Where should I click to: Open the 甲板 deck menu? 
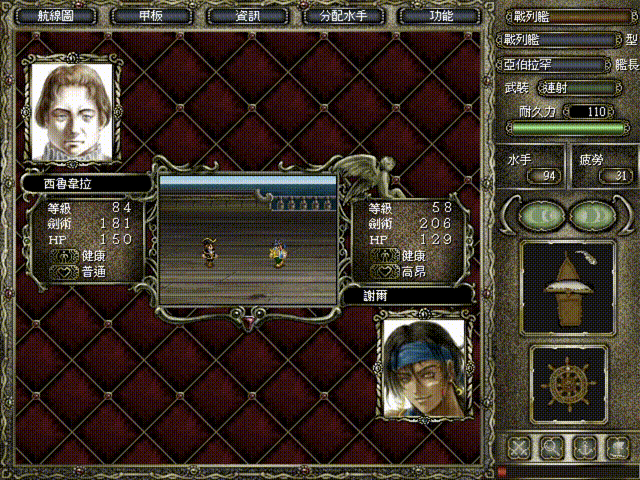150,16
